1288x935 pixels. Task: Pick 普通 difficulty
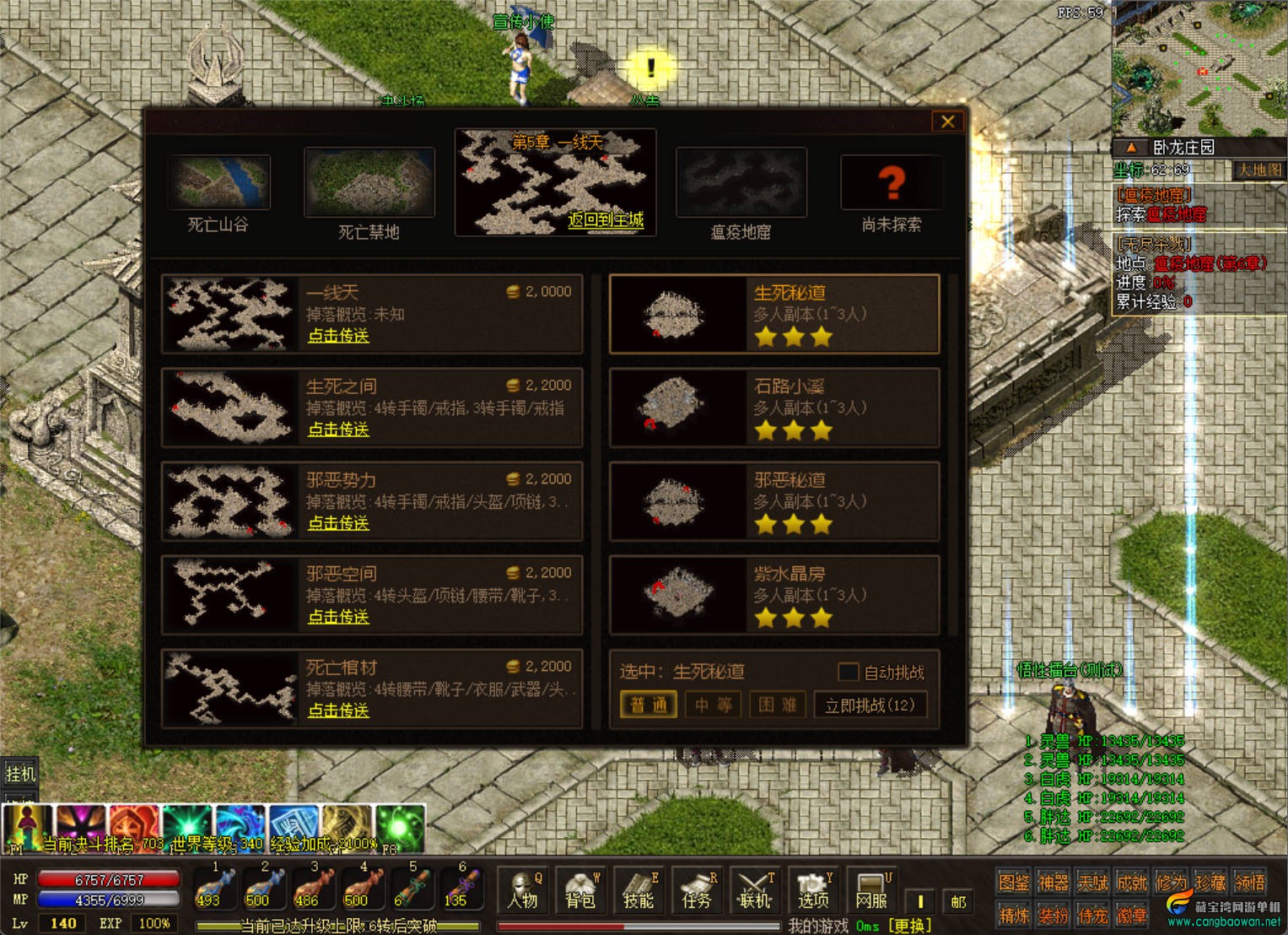click(649, 705)
